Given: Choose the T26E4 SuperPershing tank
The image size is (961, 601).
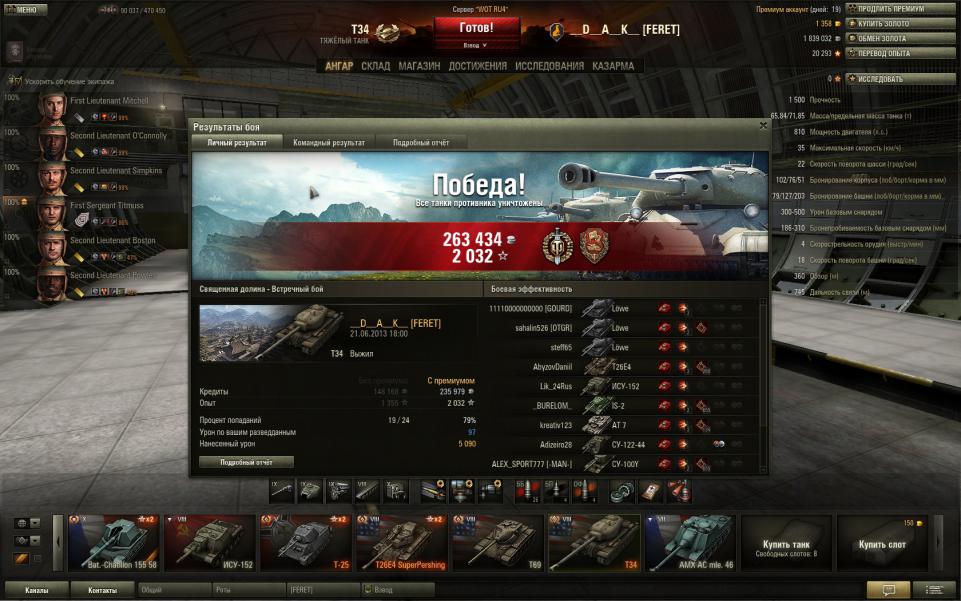Looking at the screenshot, I should click(402, 541).
